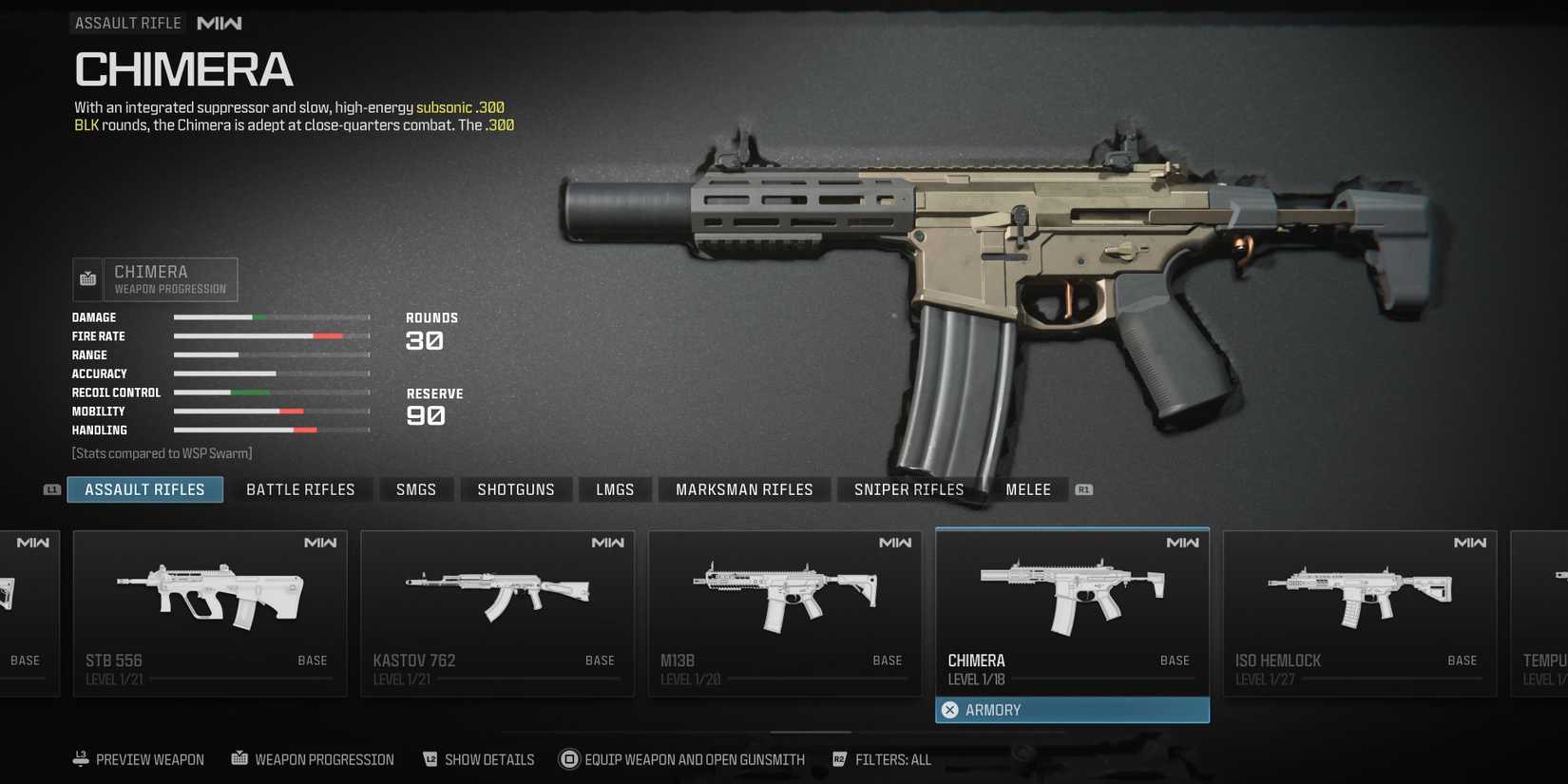Select the STB 556 weapon tile
The width and height of the screenshot is (1568, 784).
click(210, 613)
